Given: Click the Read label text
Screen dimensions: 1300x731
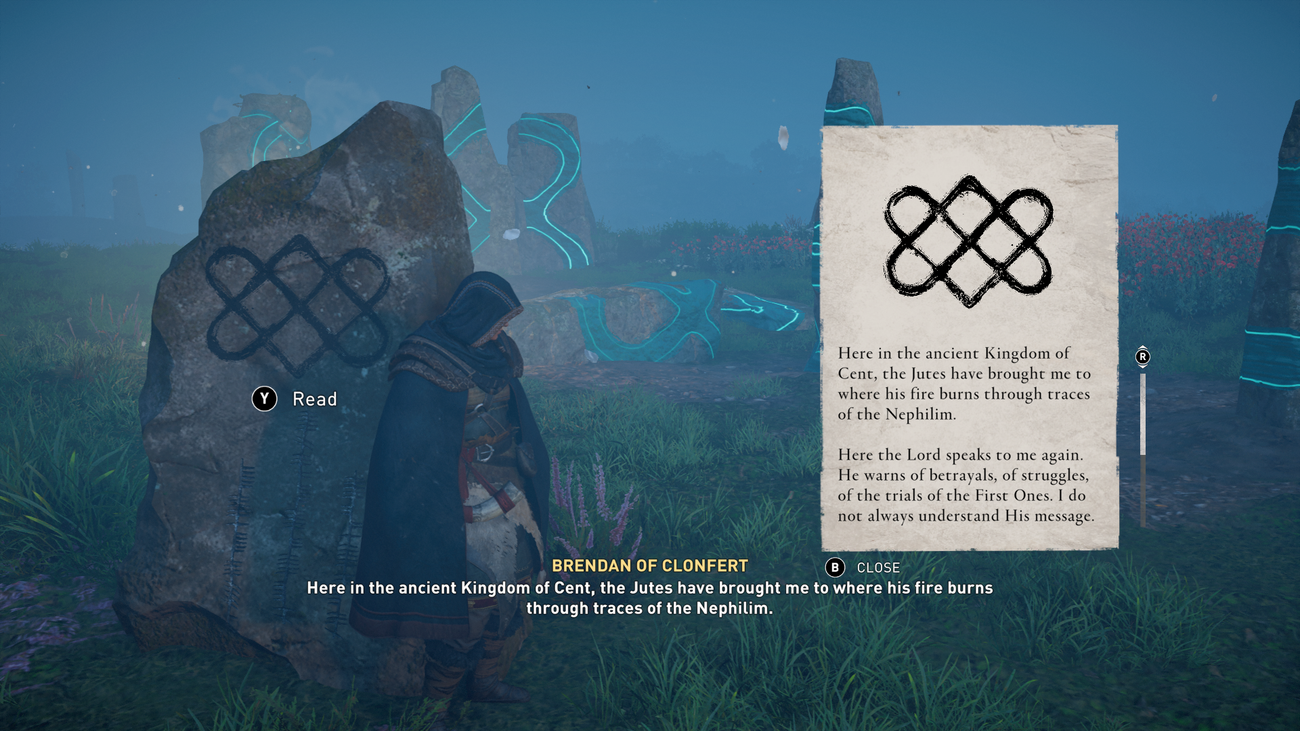Looking at the screenshot, I should [x=314, y=399].
